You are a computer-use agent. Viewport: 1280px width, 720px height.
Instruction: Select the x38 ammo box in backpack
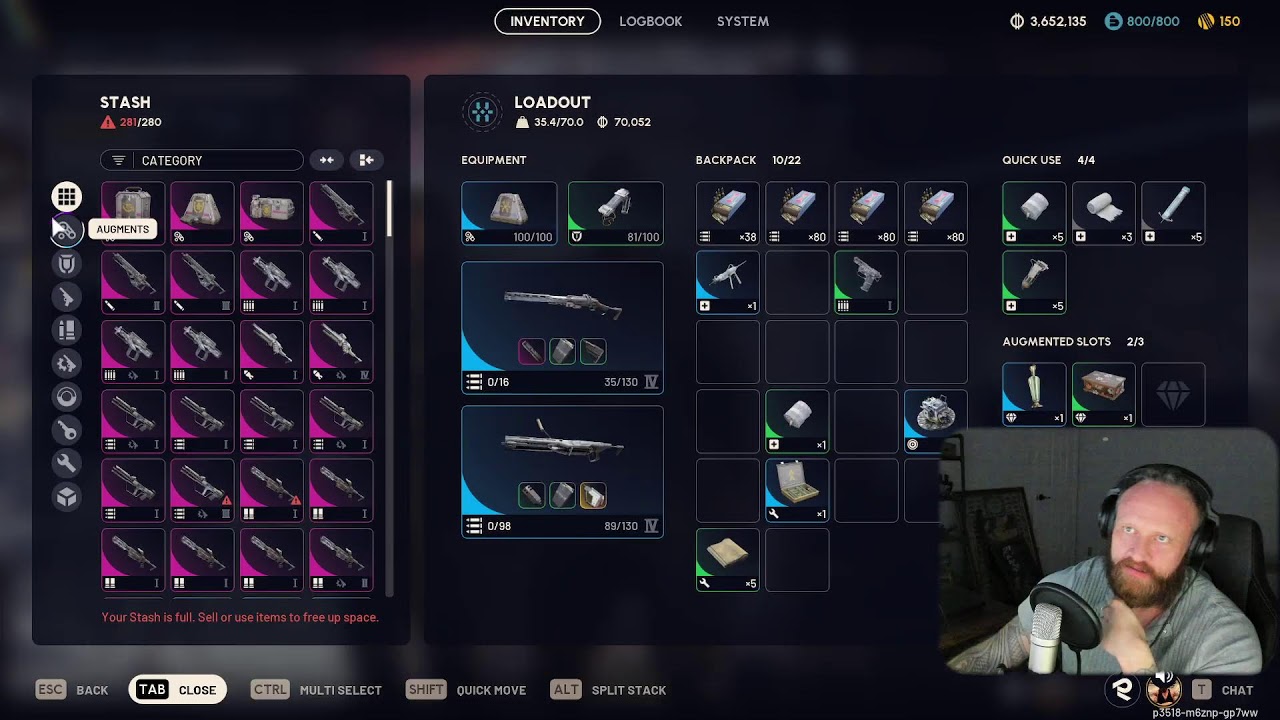tap(727, 213)
